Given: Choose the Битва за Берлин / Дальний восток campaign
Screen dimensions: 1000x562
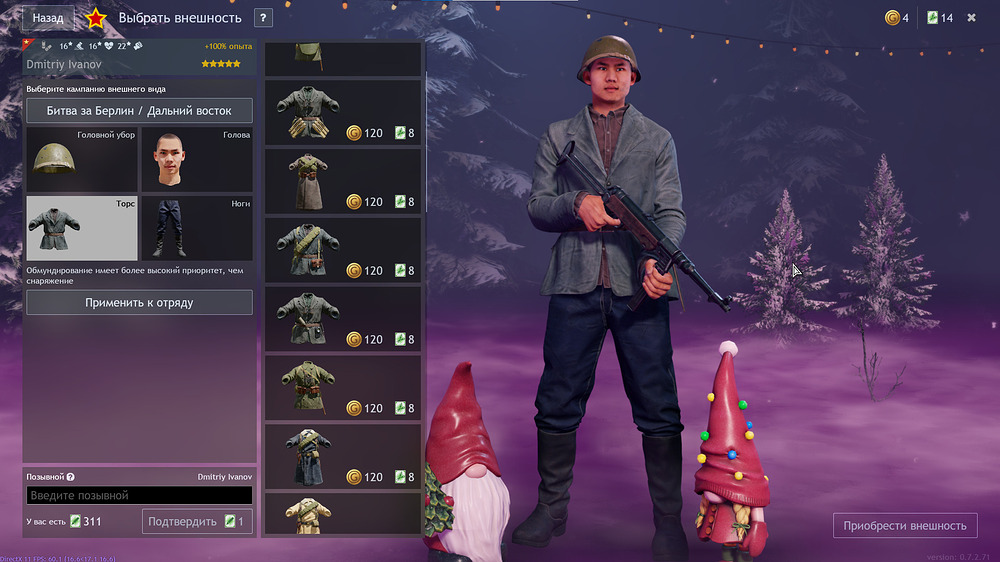Looking at the screenshot, I should click(x=139, y=110).
